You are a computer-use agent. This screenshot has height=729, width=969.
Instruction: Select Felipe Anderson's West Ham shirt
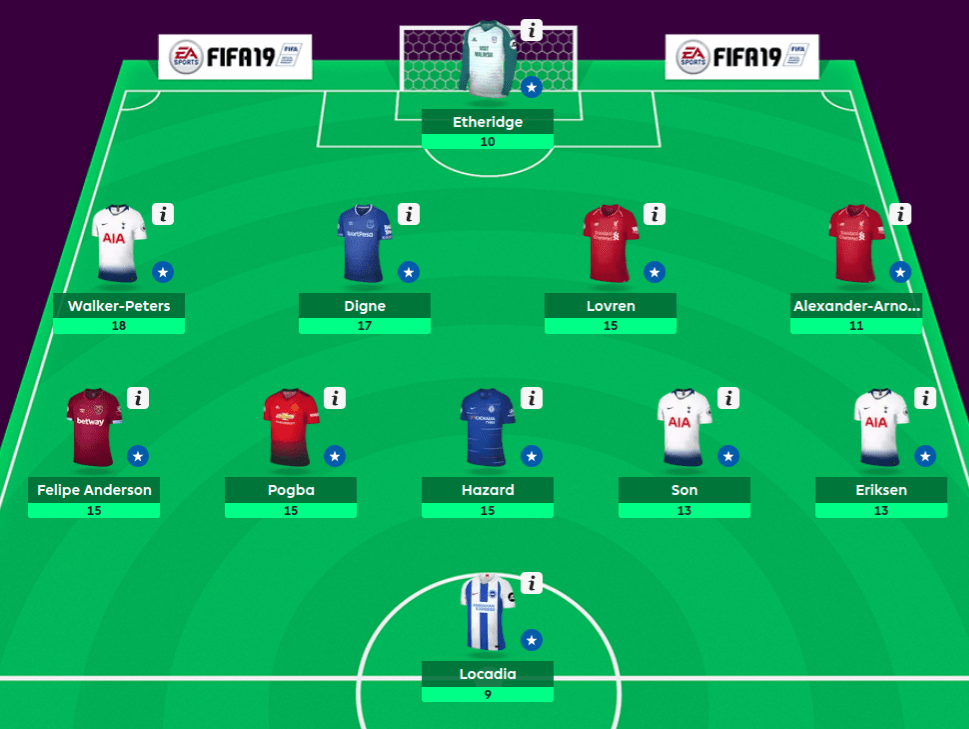pyautogui.click(x=93, y=428)
